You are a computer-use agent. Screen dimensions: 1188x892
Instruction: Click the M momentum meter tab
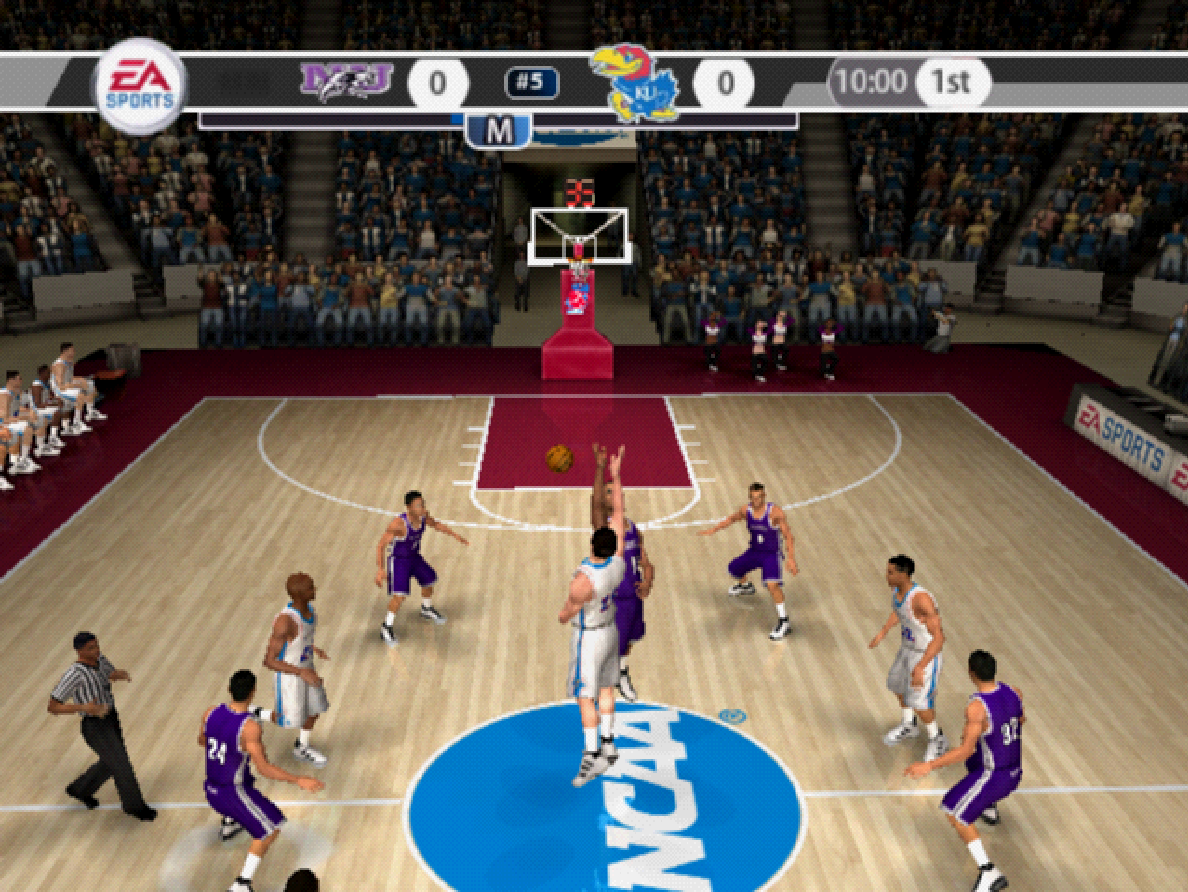point(498,130)
